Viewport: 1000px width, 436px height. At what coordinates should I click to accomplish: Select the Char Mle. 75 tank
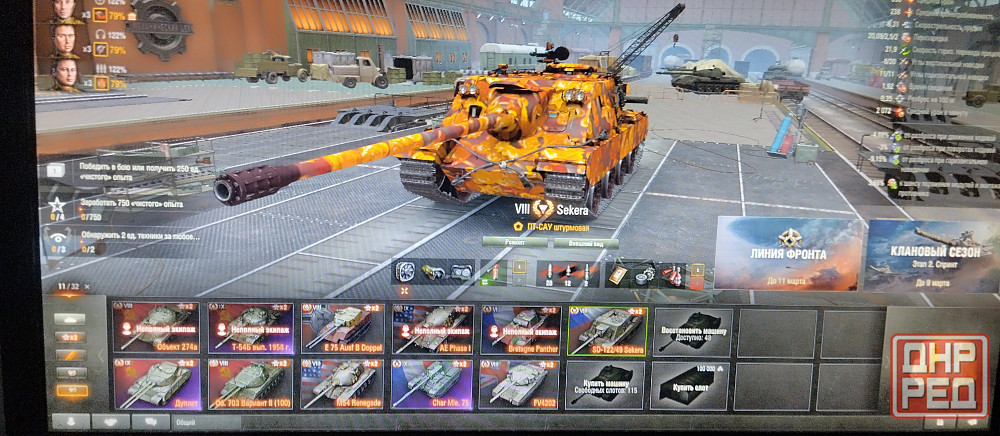431,385
